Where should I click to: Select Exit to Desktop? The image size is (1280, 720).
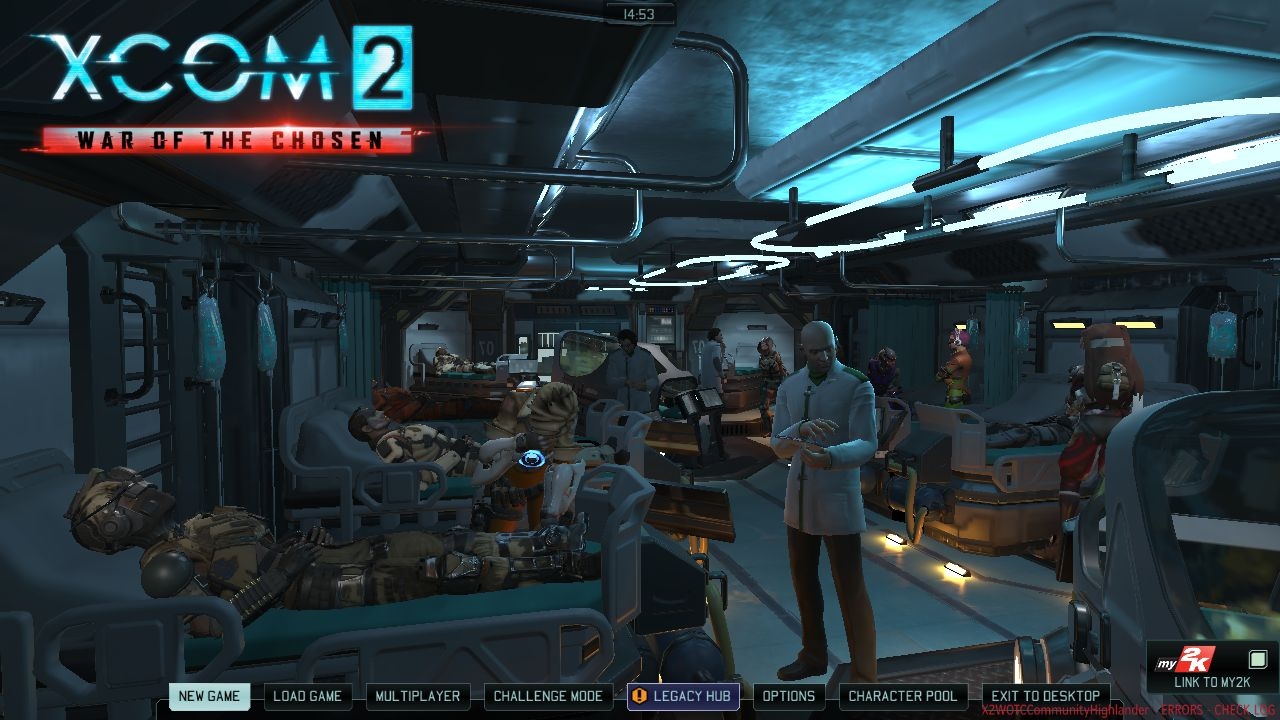click(x=1045, y=696)
